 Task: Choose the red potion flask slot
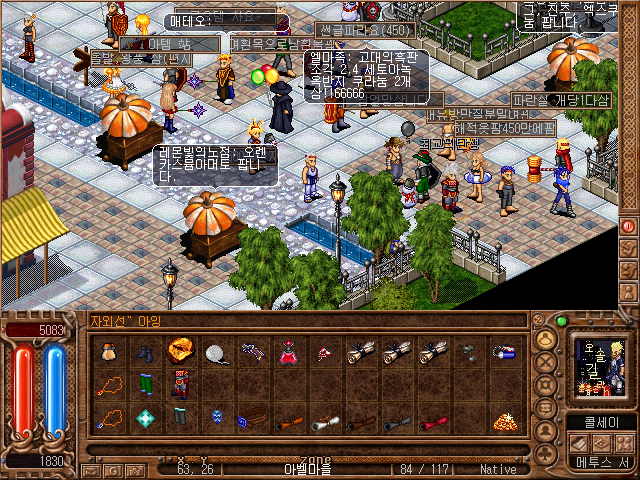288,352
